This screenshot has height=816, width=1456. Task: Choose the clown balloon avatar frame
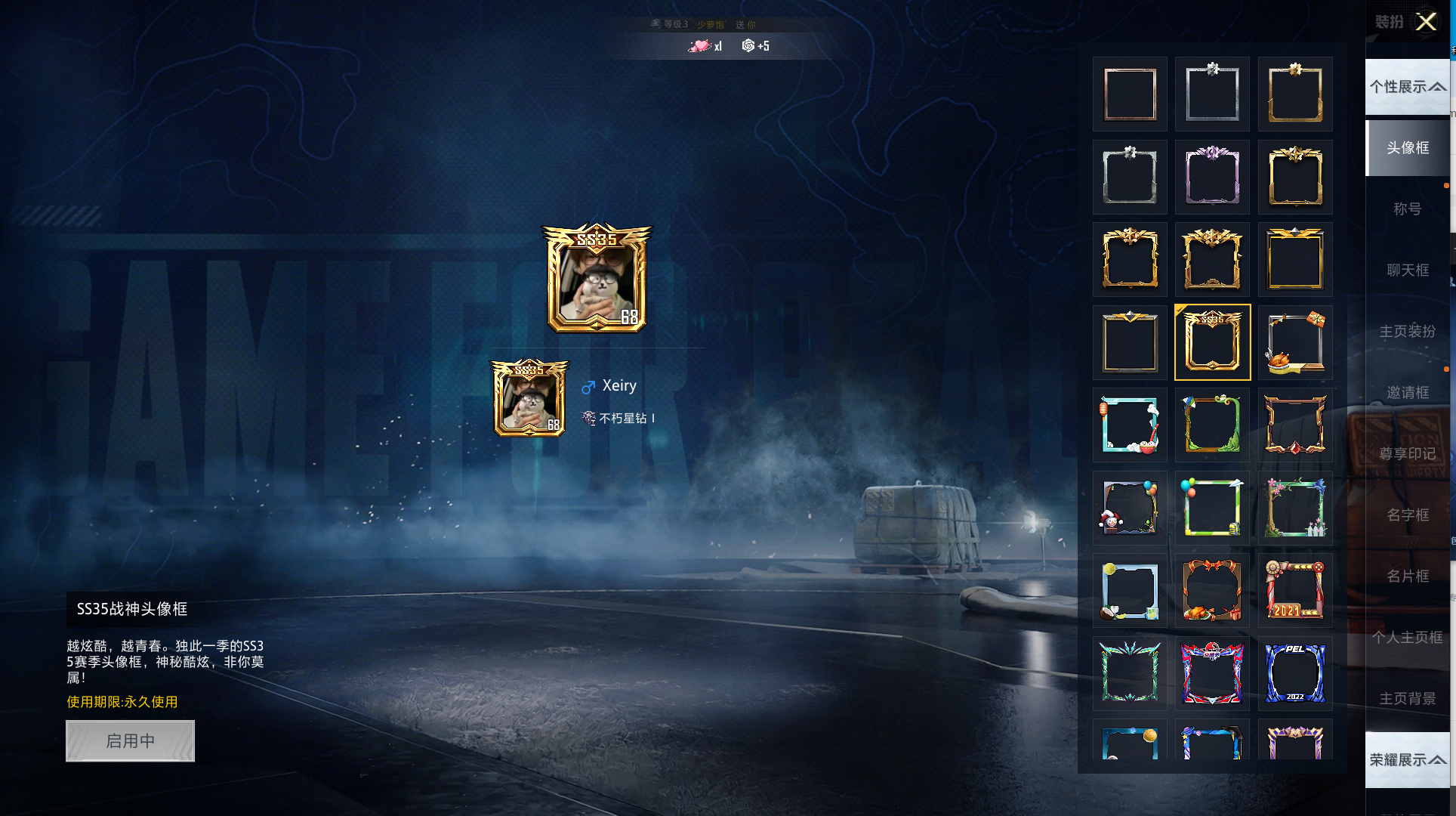coord(1130,508)
